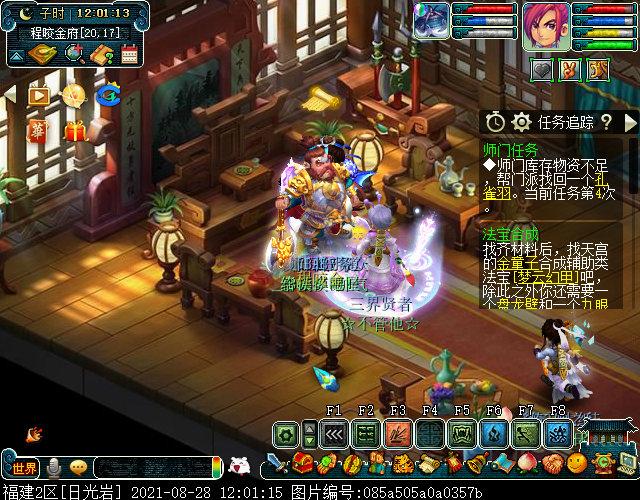Open the red gift box icon
640x500 pixels.
pos(74,131)
